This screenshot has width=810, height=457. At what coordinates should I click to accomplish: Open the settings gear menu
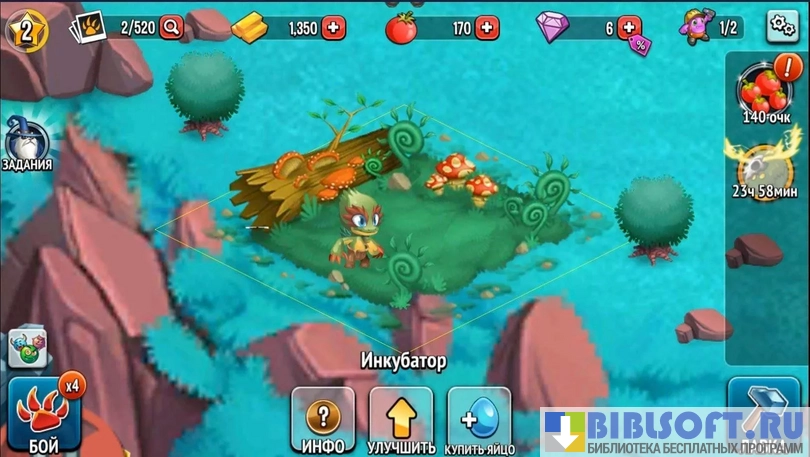tap(782, 26)
